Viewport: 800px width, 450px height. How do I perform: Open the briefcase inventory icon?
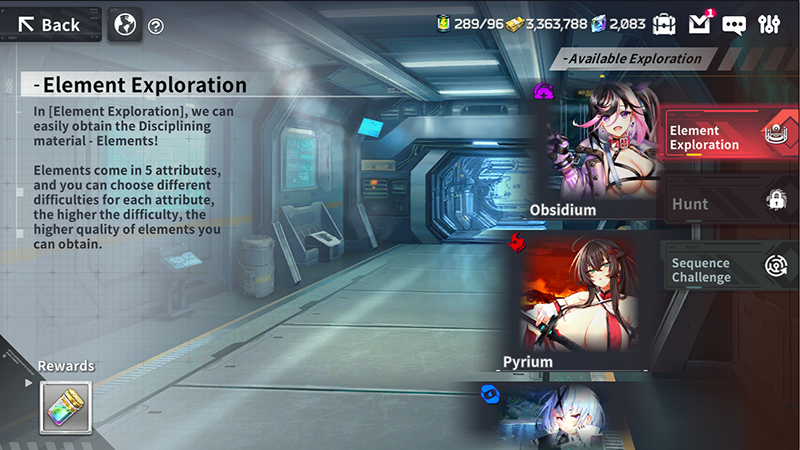[x=664, y=23]
